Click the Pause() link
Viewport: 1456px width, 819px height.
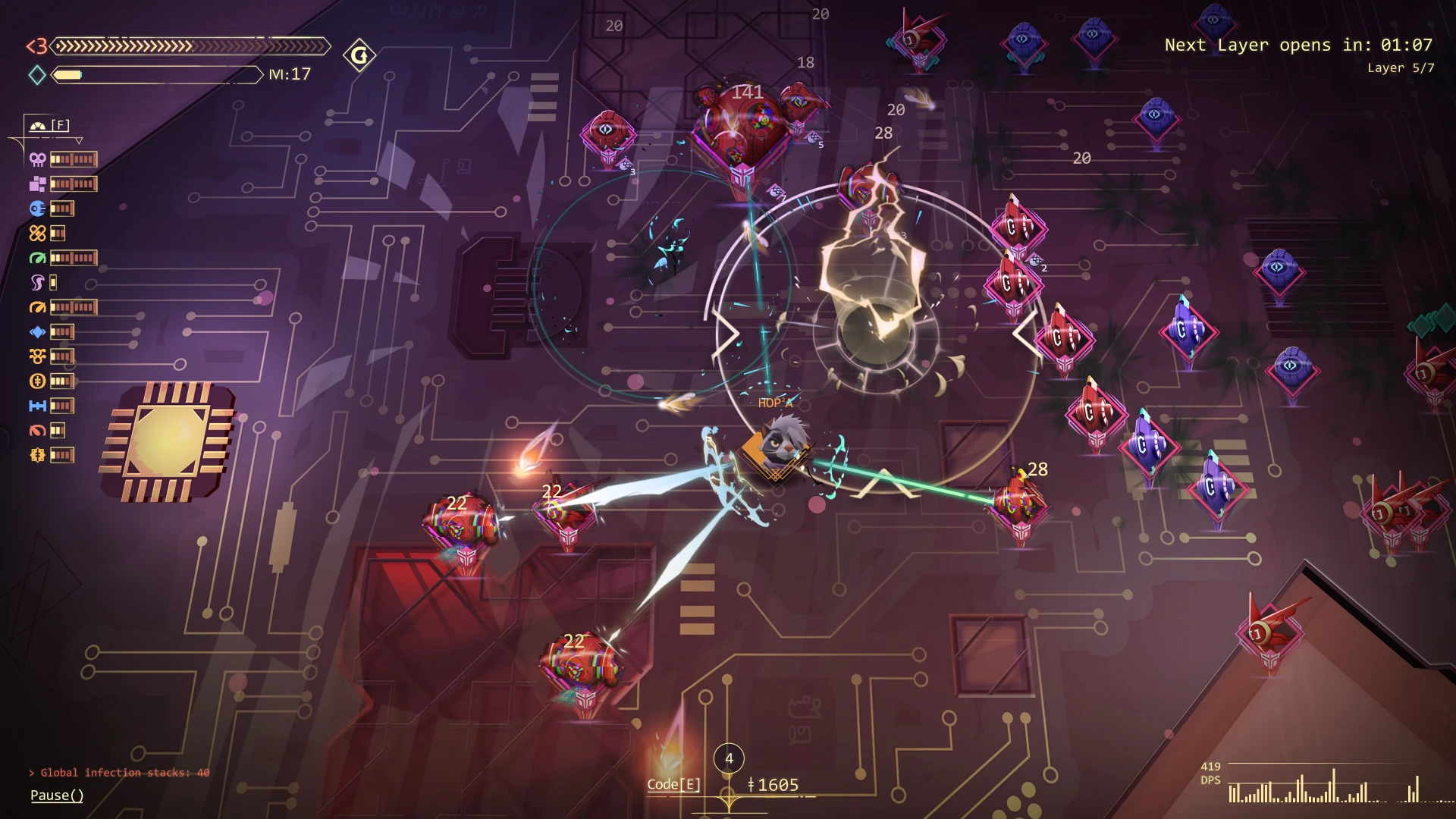coord(57,795)
